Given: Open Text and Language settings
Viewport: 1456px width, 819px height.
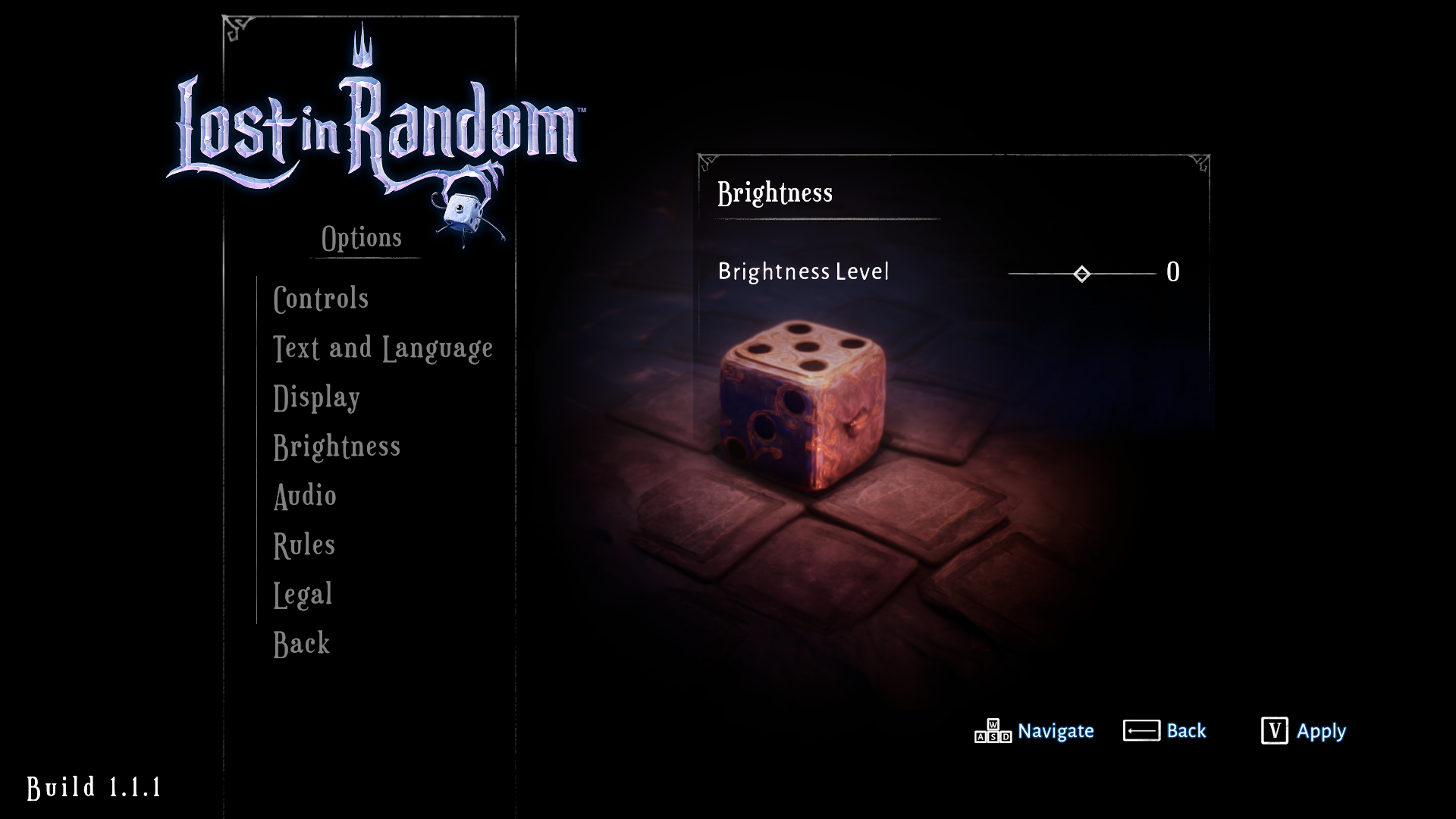Looking at the screenshot, I should point(382,347).
